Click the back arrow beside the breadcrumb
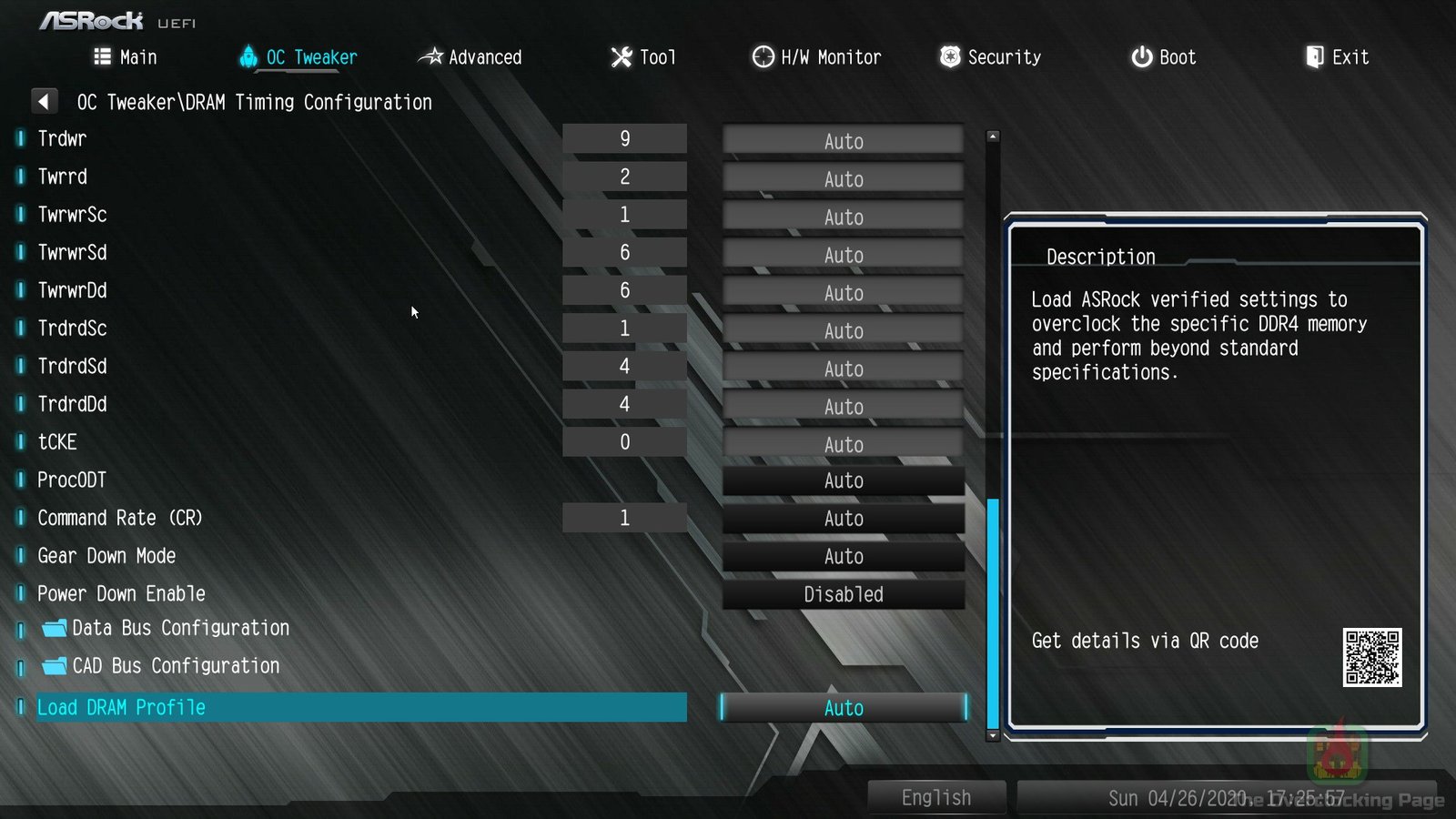Image resolution: width=1456 pixels, height=819 pixels. (x=44, y=101)
